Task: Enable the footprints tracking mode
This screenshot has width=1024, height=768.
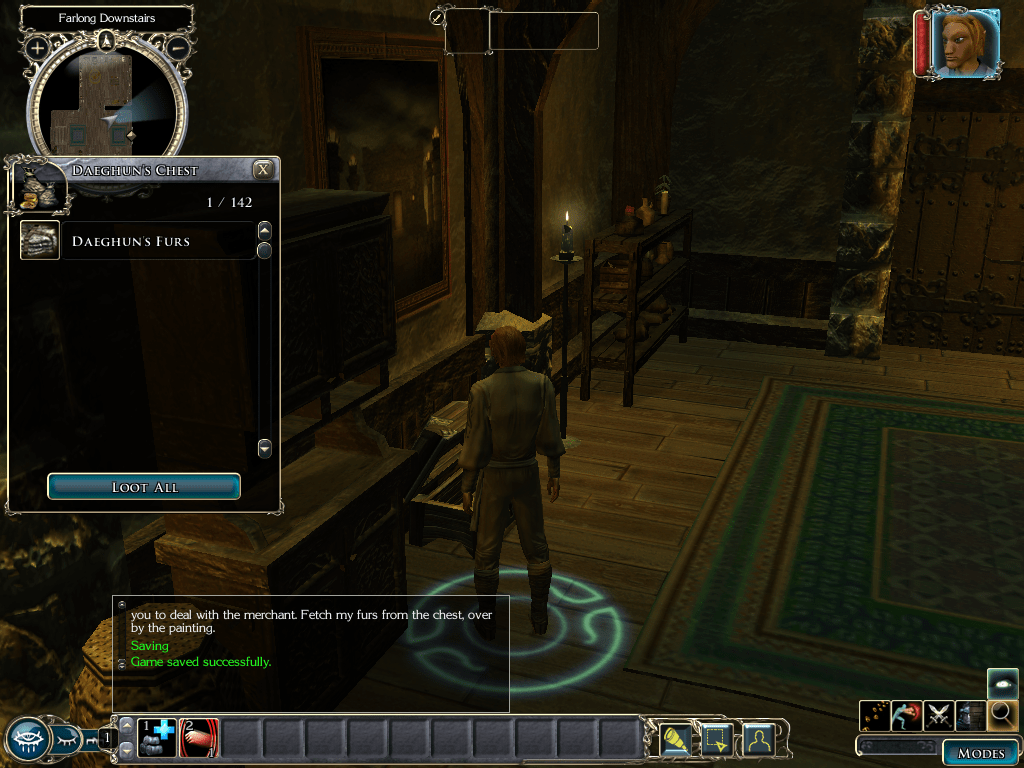Action: point(874,715)
